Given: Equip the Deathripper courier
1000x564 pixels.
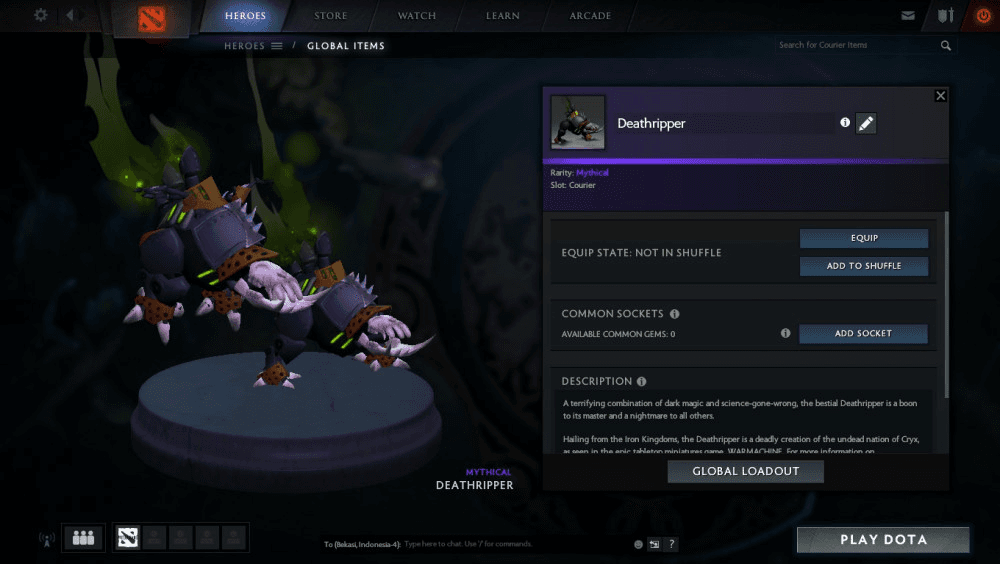Looking at the screenshot, I should 863,238.
